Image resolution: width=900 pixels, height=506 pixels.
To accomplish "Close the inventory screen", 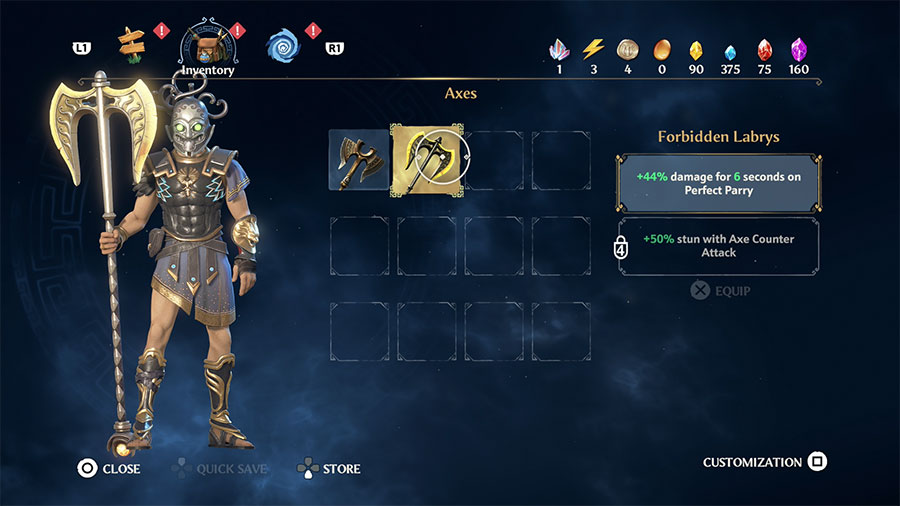I will pyautogui.click(x=110, y=468).
